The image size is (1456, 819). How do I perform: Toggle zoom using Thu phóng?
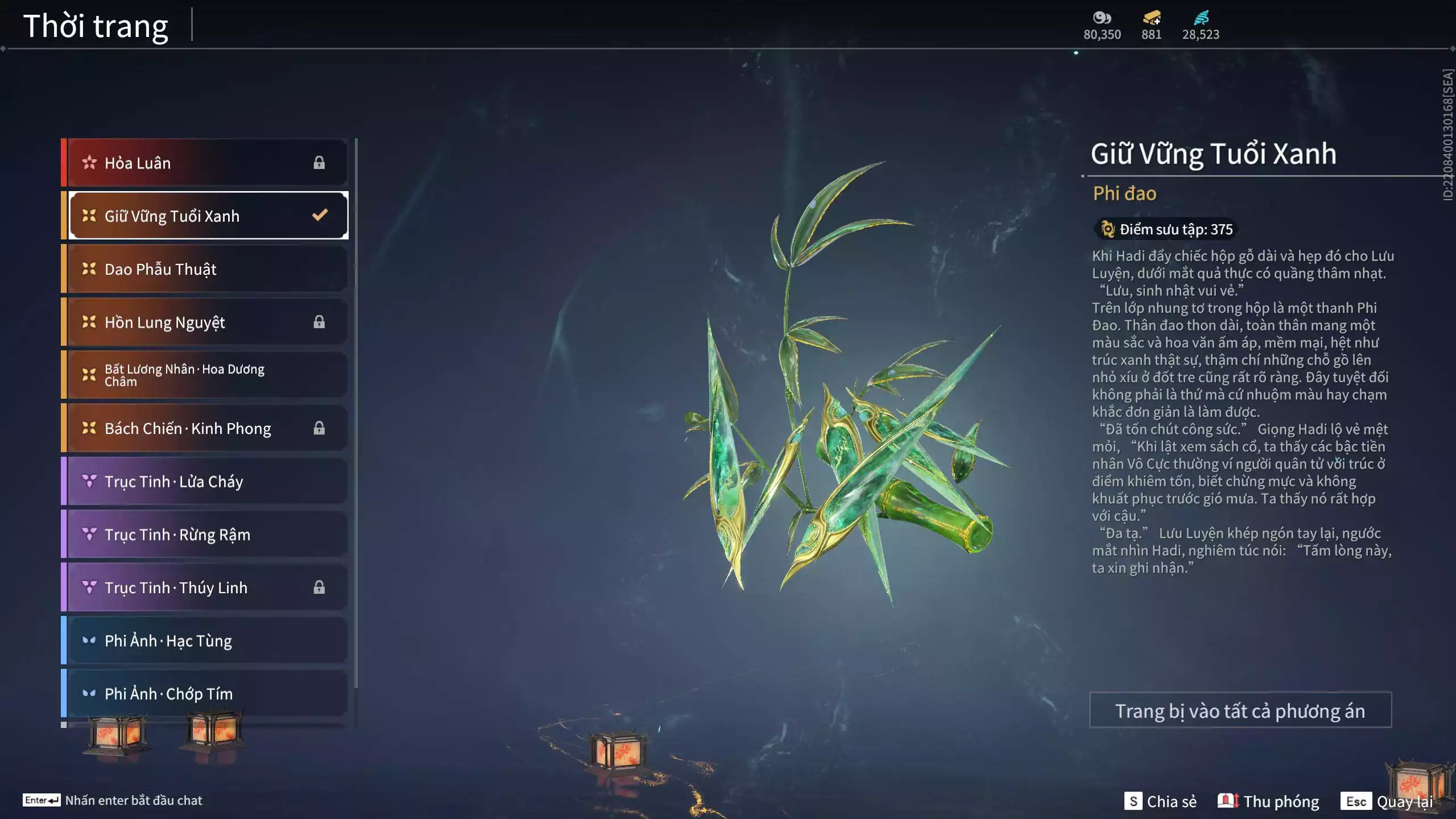pos(1268,801)
